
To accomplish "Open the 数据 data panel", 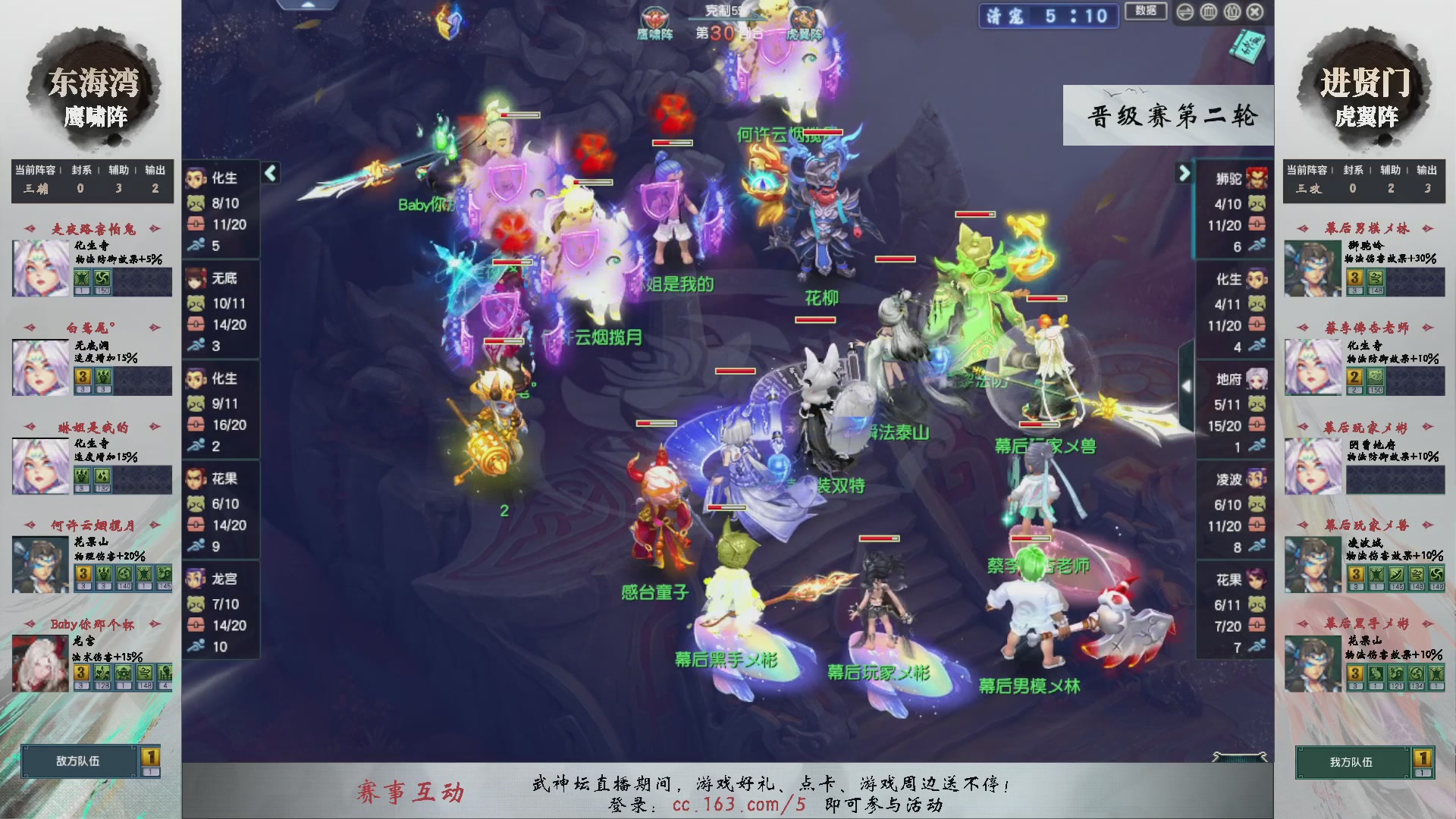I will pyautogui.click(x=1146, y=12).
